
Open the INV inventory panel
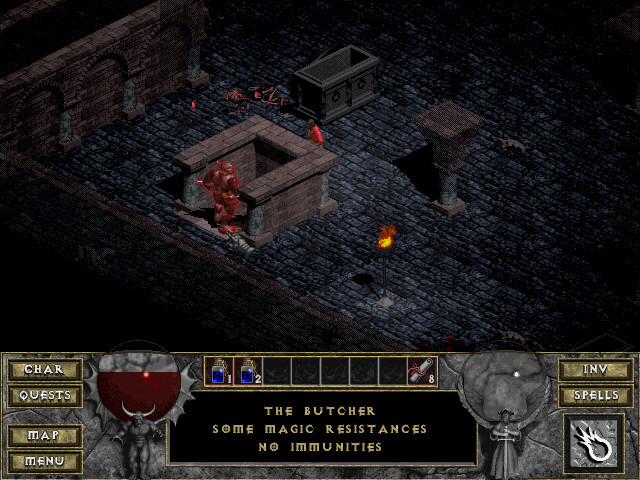(x=595, y=370)
